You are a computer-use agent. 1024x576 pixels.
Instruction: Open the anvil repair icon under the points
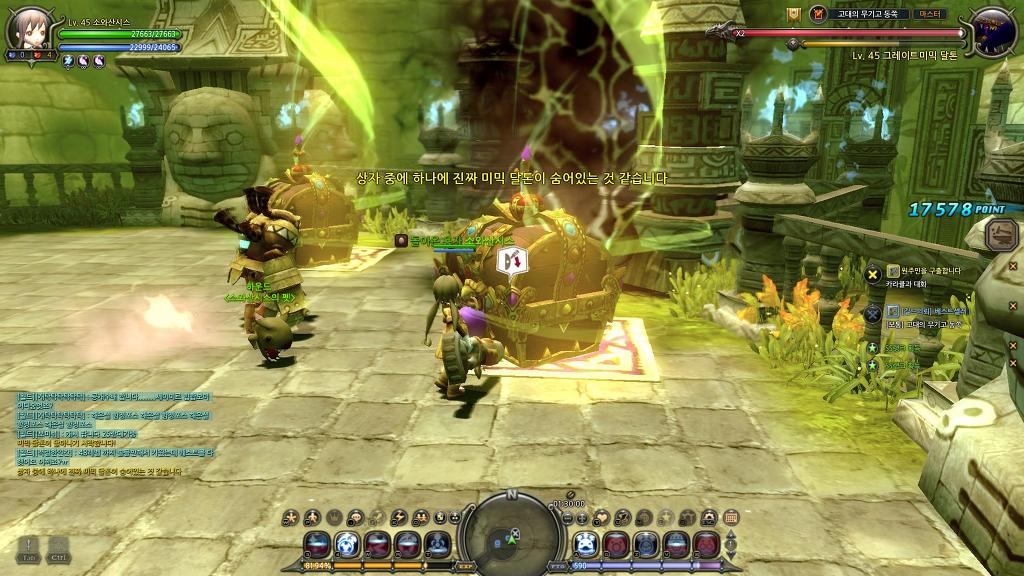pyautogui.click(x=1001, y=236)
